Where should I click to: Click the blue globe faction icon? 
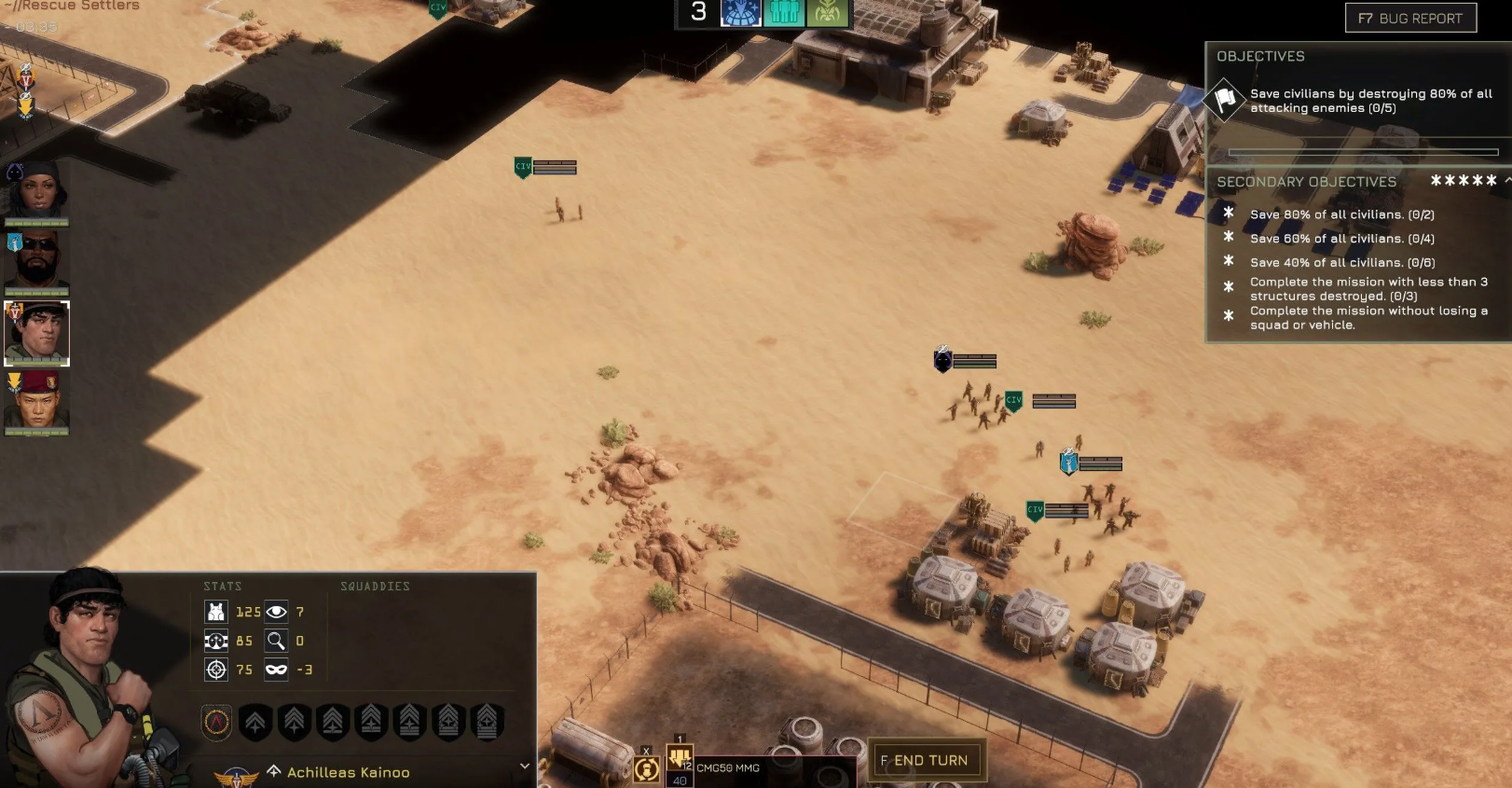741,13
